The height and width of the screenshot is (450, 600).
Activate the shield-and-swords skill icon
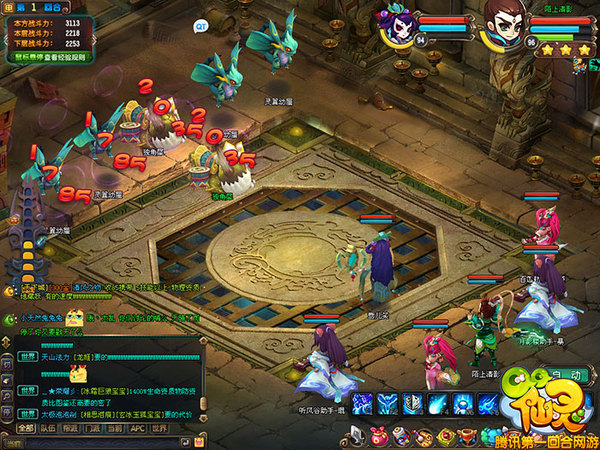[412, 404]
